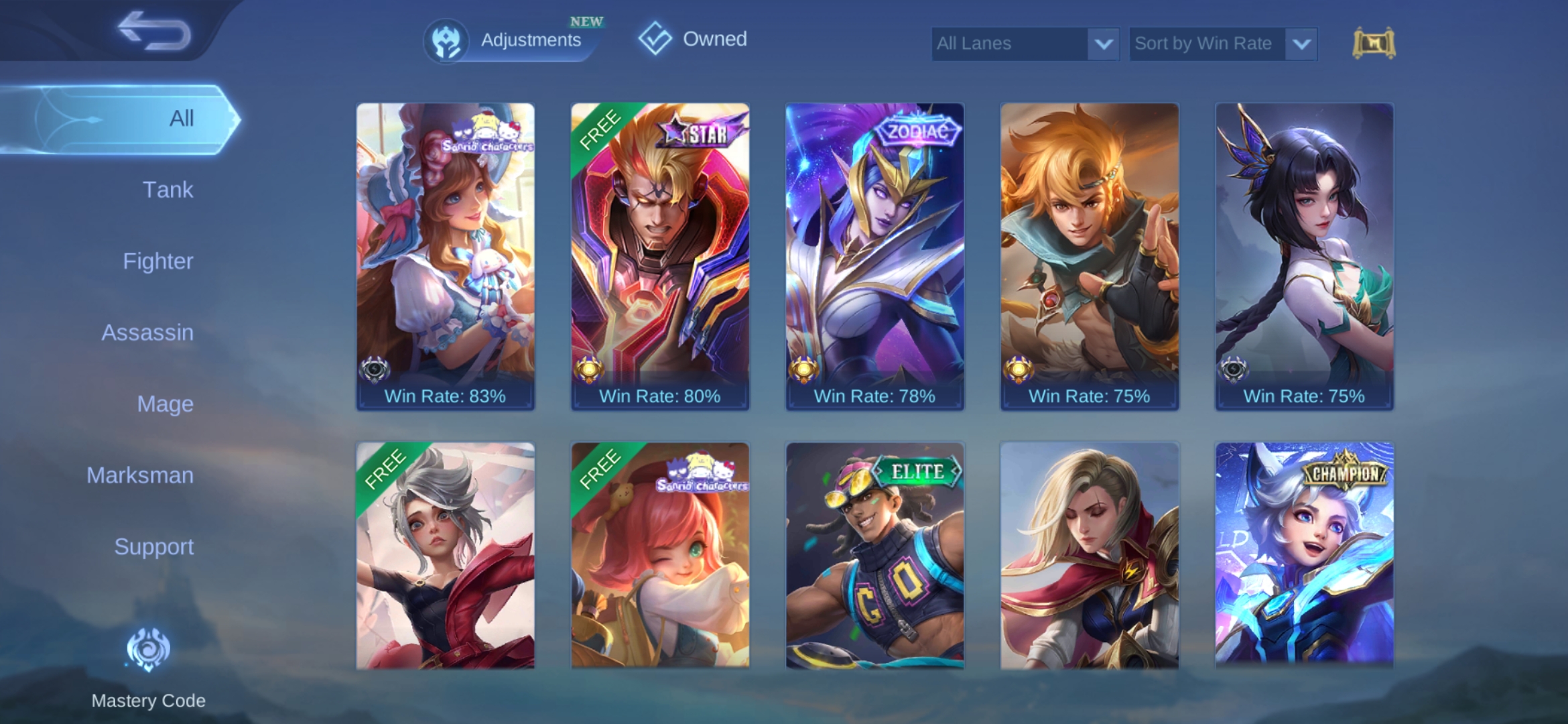Open the Mastery Code screen
1568x724 pixels.
pos(148,664)
